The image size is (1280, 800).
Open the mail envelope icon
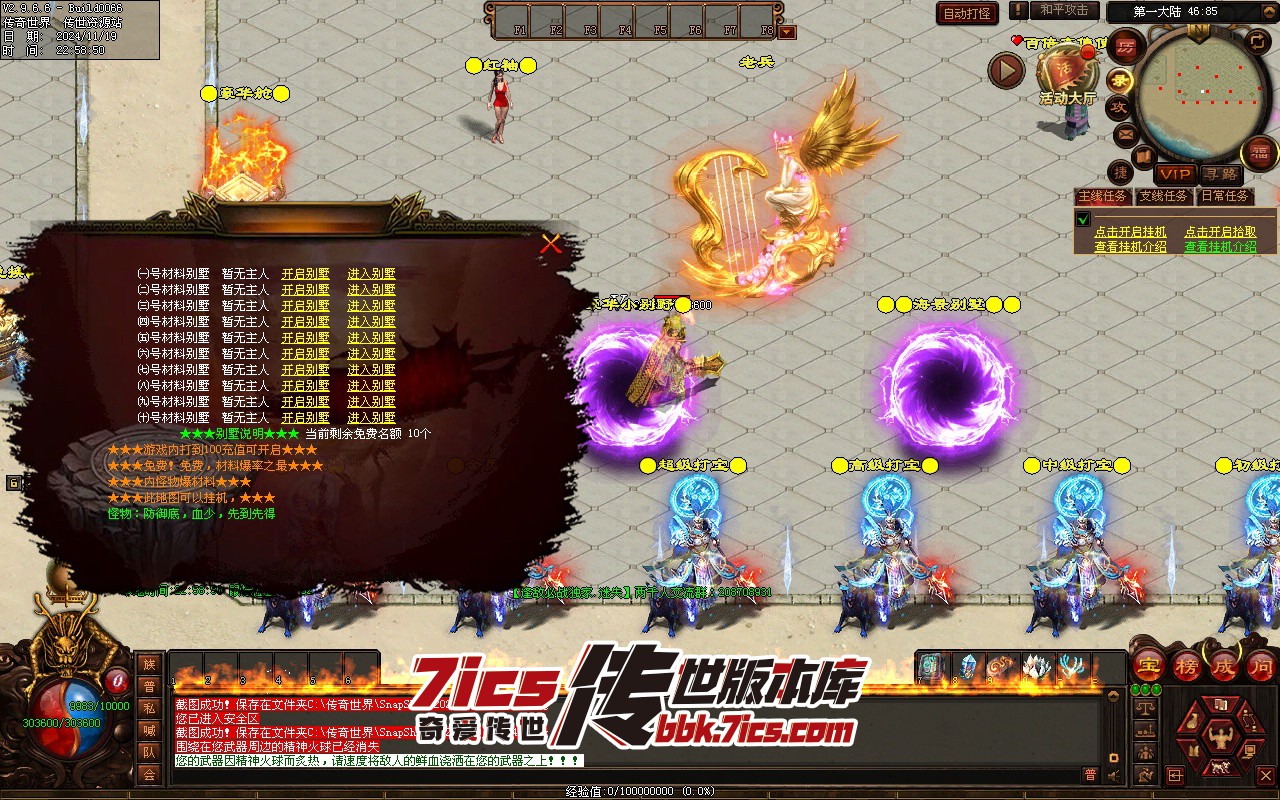(1126, 133)
